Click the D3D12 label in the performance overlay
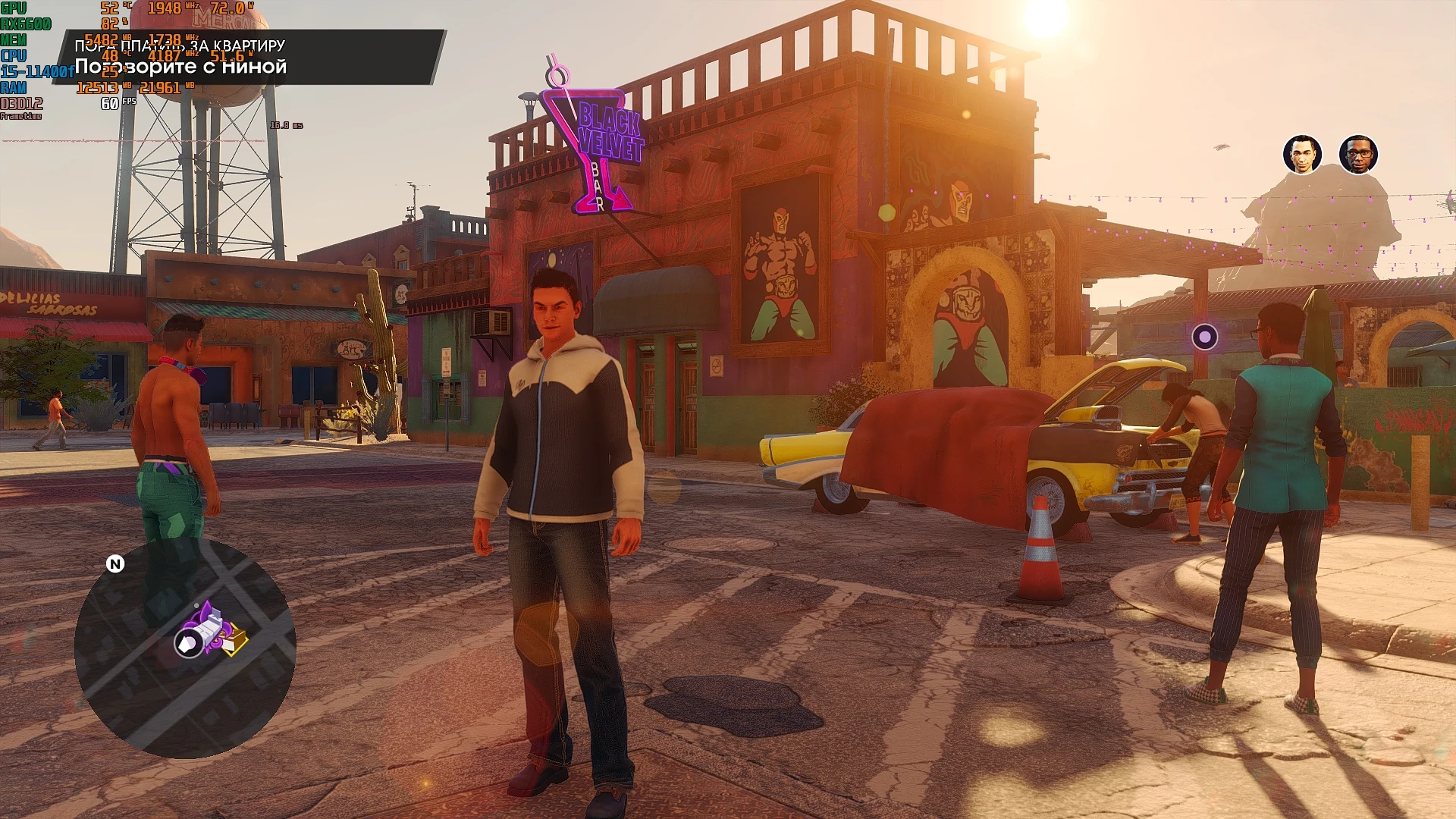 (22, 102)
